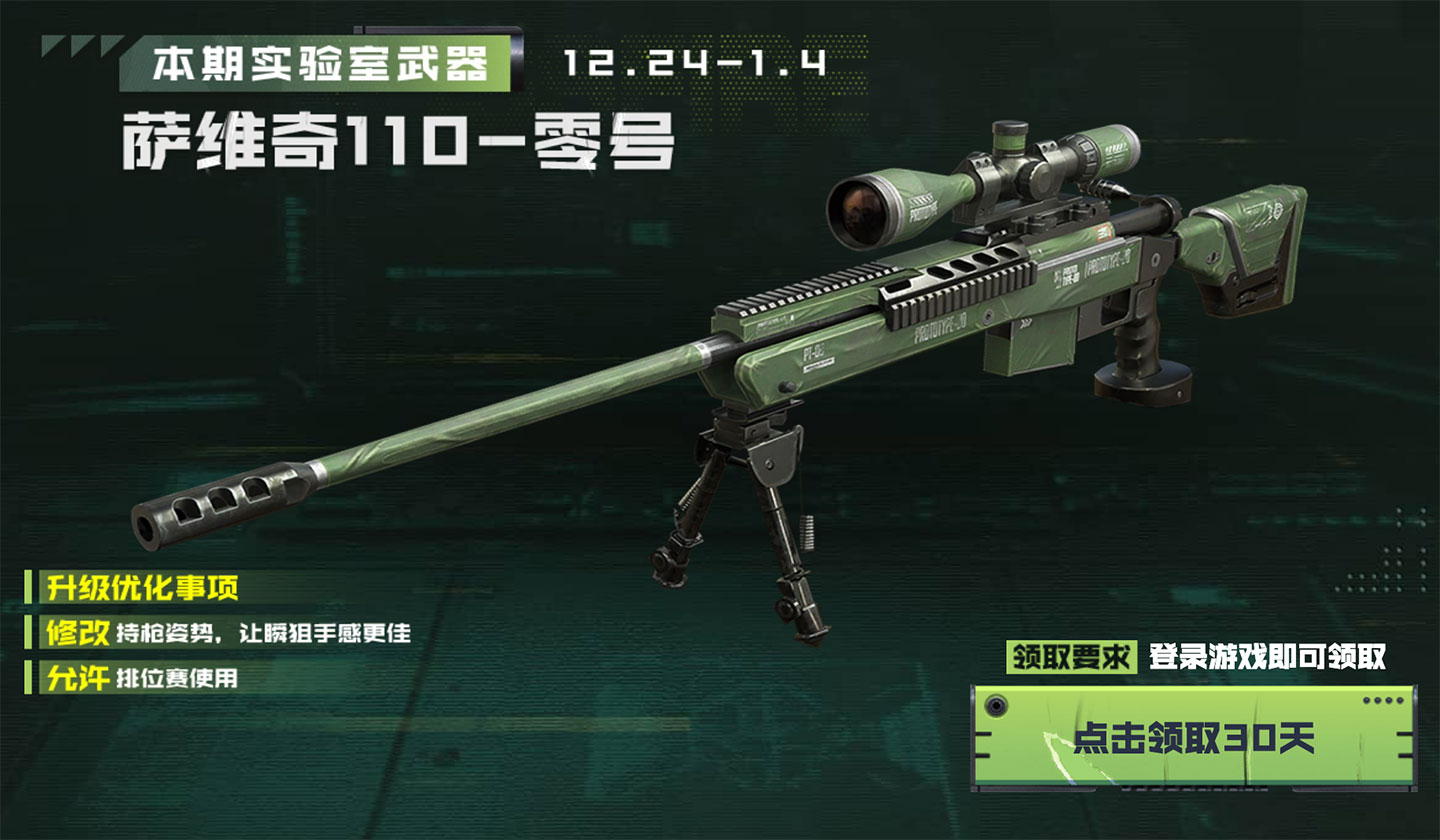Click the 点击领取30天 claim button
Viewport: 1440px width, 840px height.
(x=1195, y=732)
